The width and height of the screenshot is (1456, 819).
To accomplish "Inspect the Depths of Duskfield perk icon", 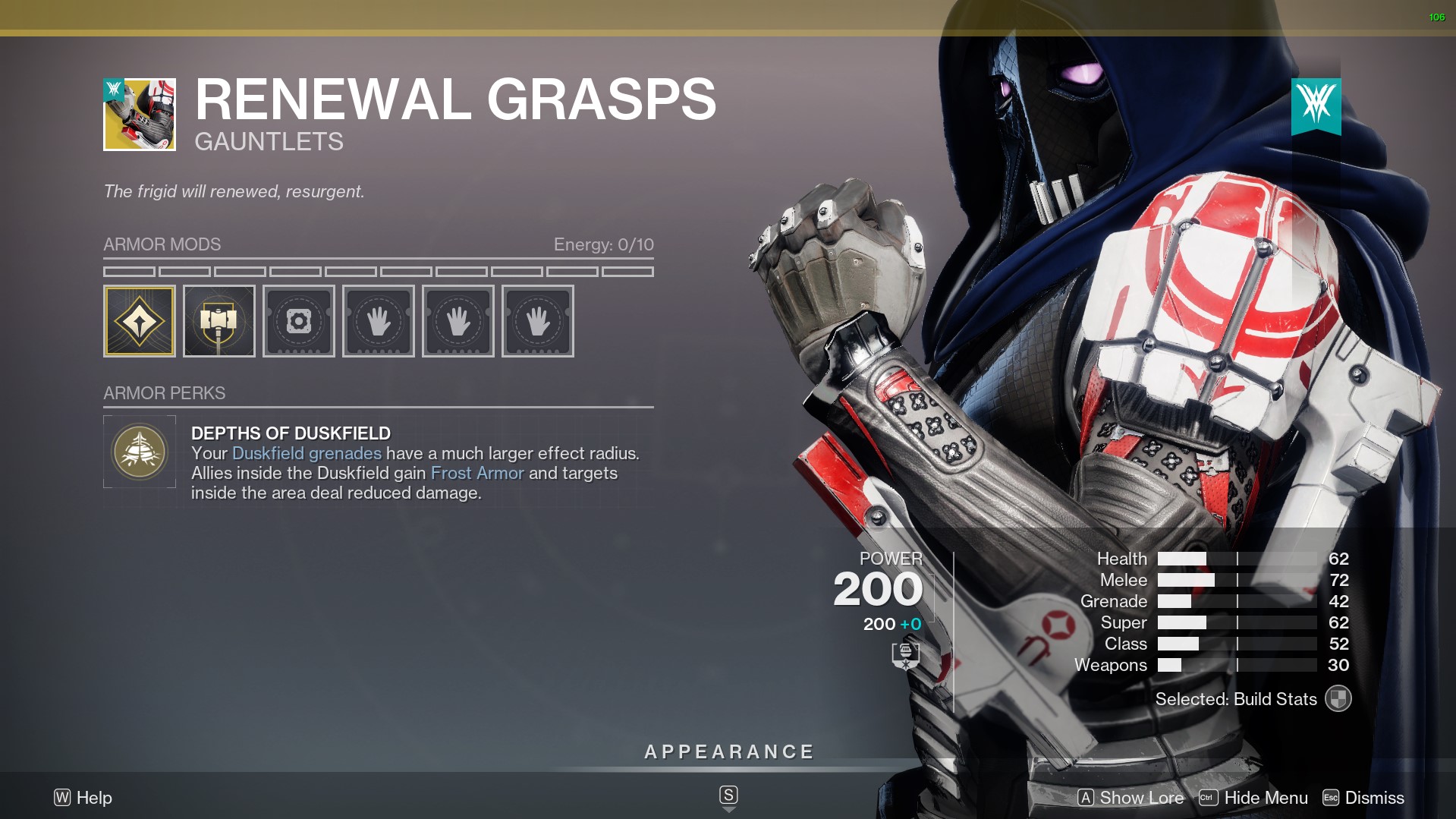I will click(140, 452).
